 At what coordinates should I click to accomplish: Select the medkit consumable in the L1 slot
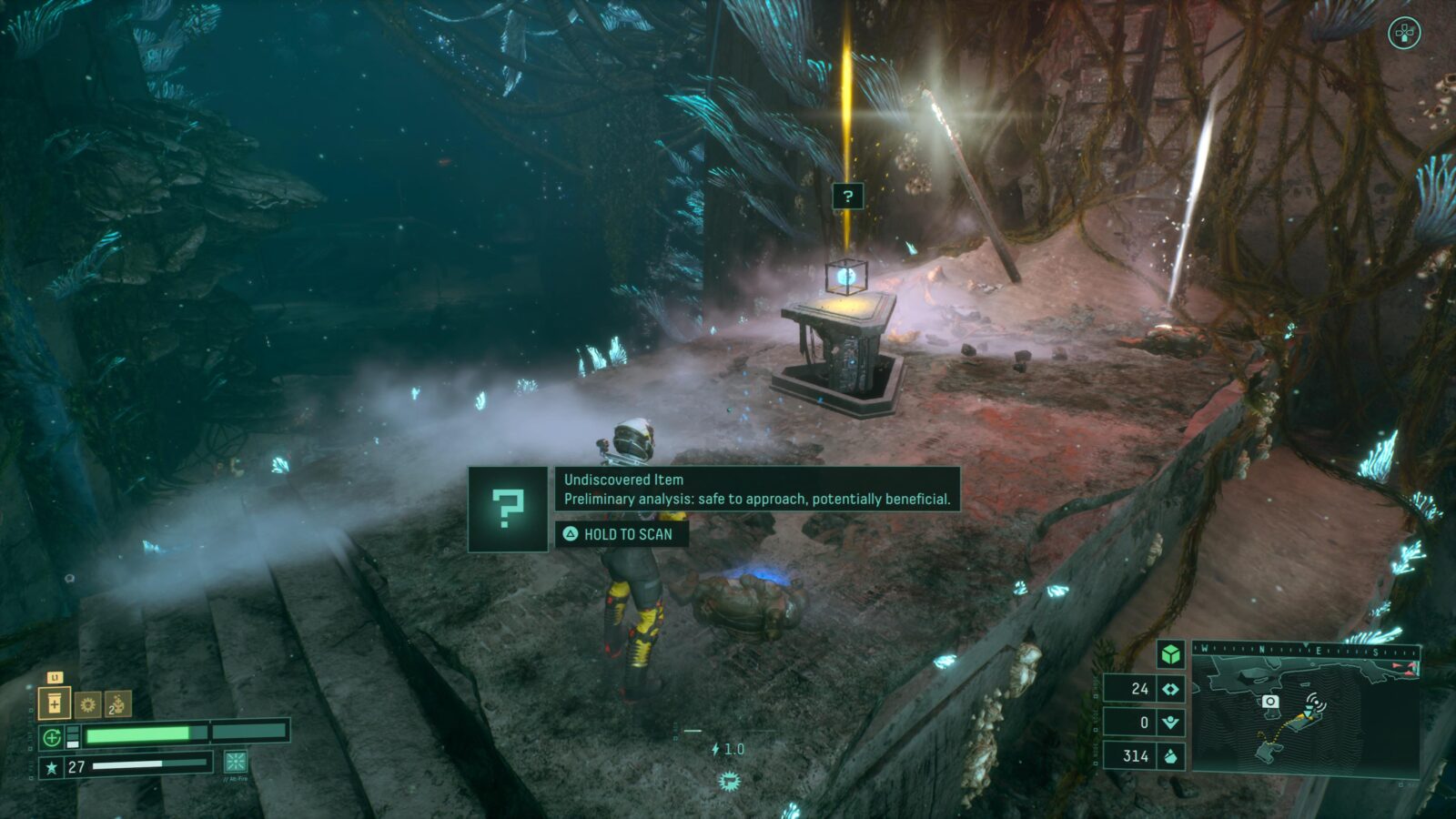click(56, 703)
